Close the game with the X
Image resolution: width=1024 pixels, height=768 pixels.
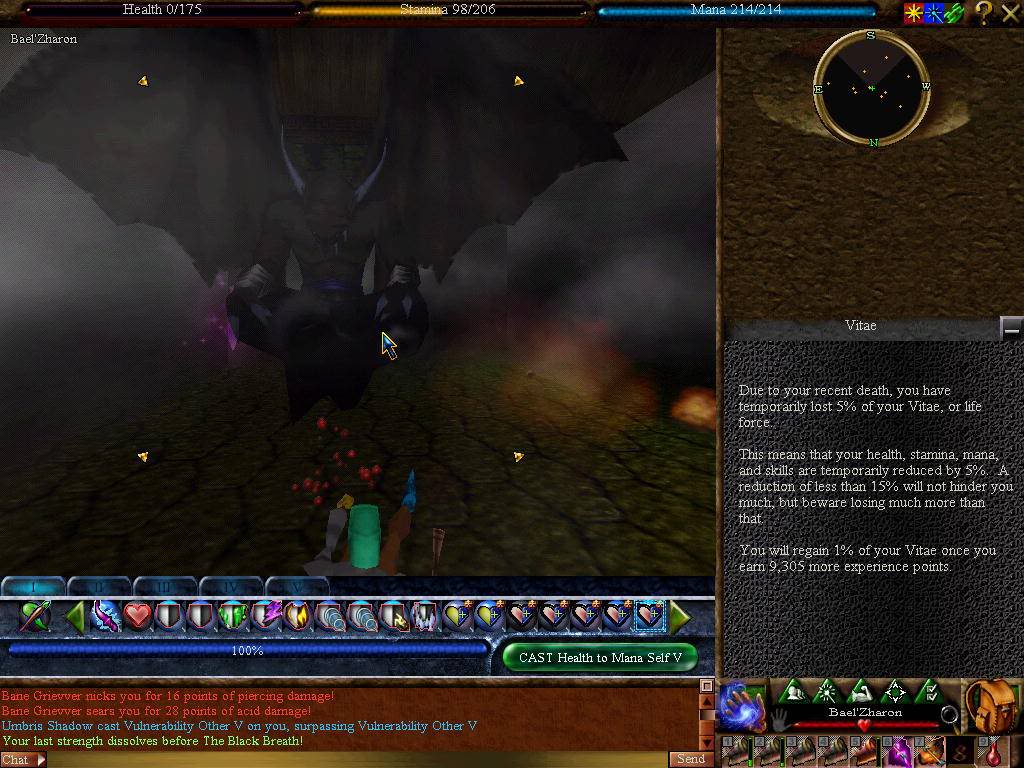pos(1009,12)
